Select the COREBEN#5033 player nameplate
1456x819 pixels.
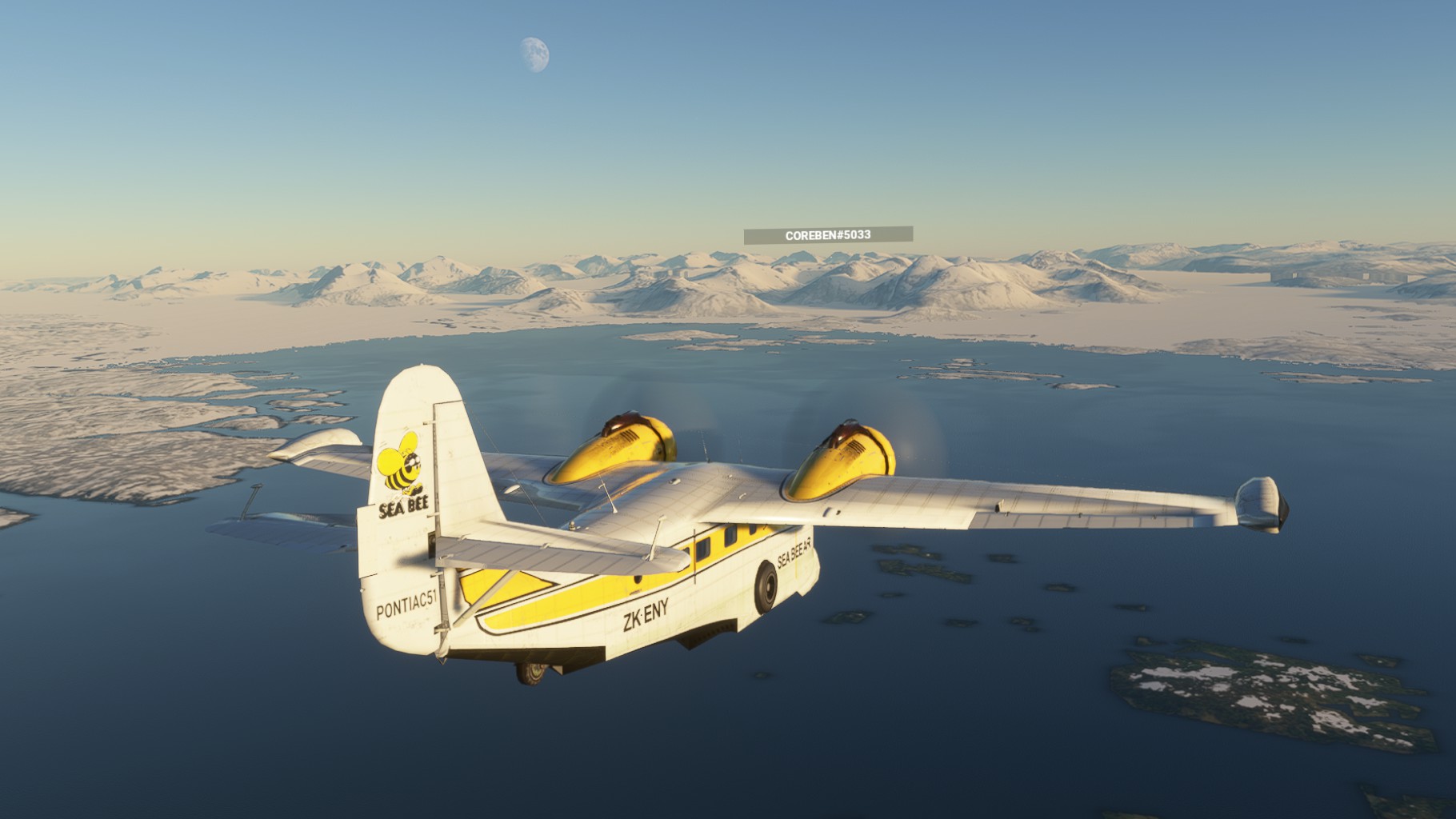coord(828,235)
